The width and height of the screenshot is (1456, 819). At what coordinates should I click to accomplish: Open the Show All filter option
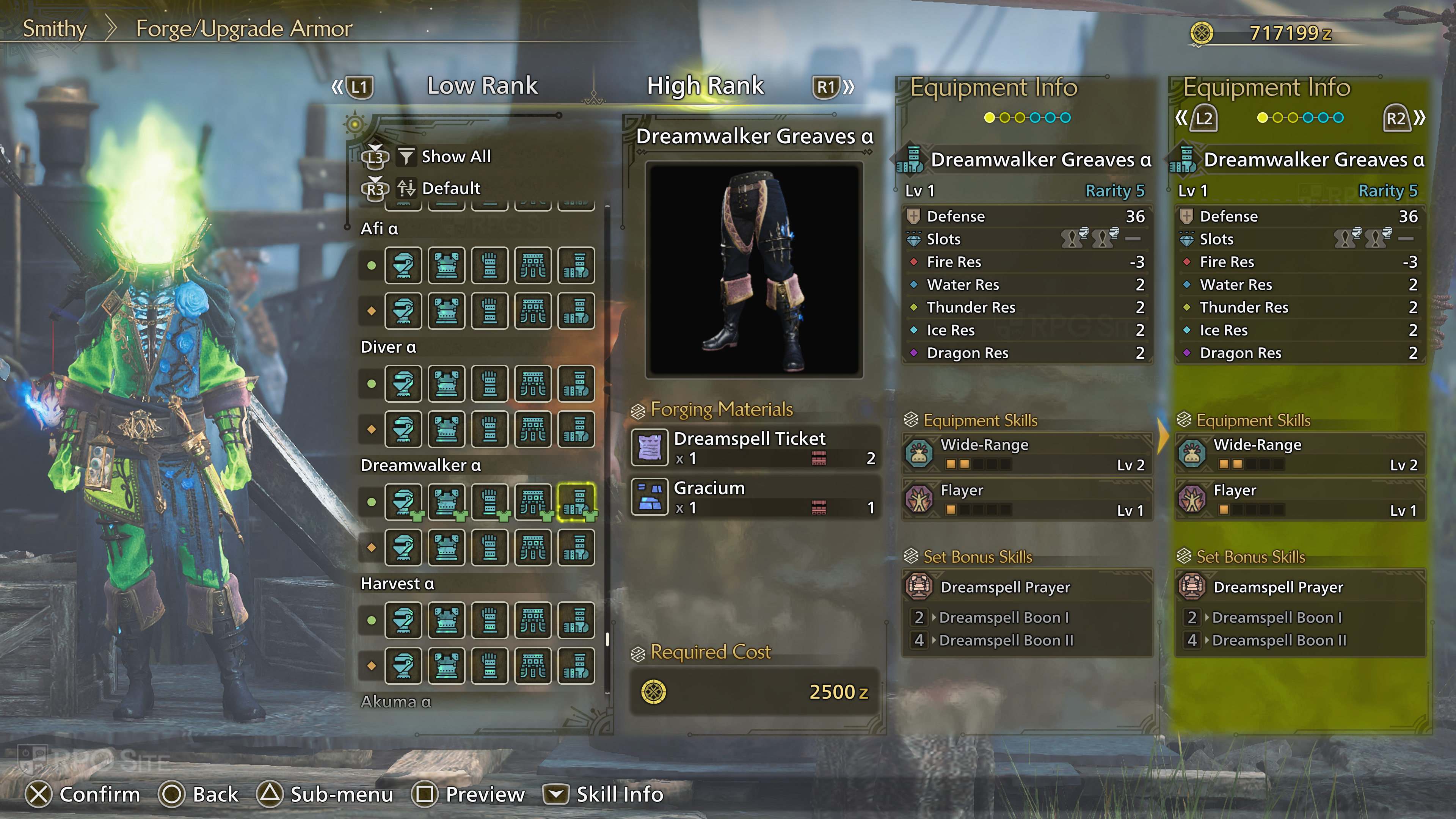point(455,157)
